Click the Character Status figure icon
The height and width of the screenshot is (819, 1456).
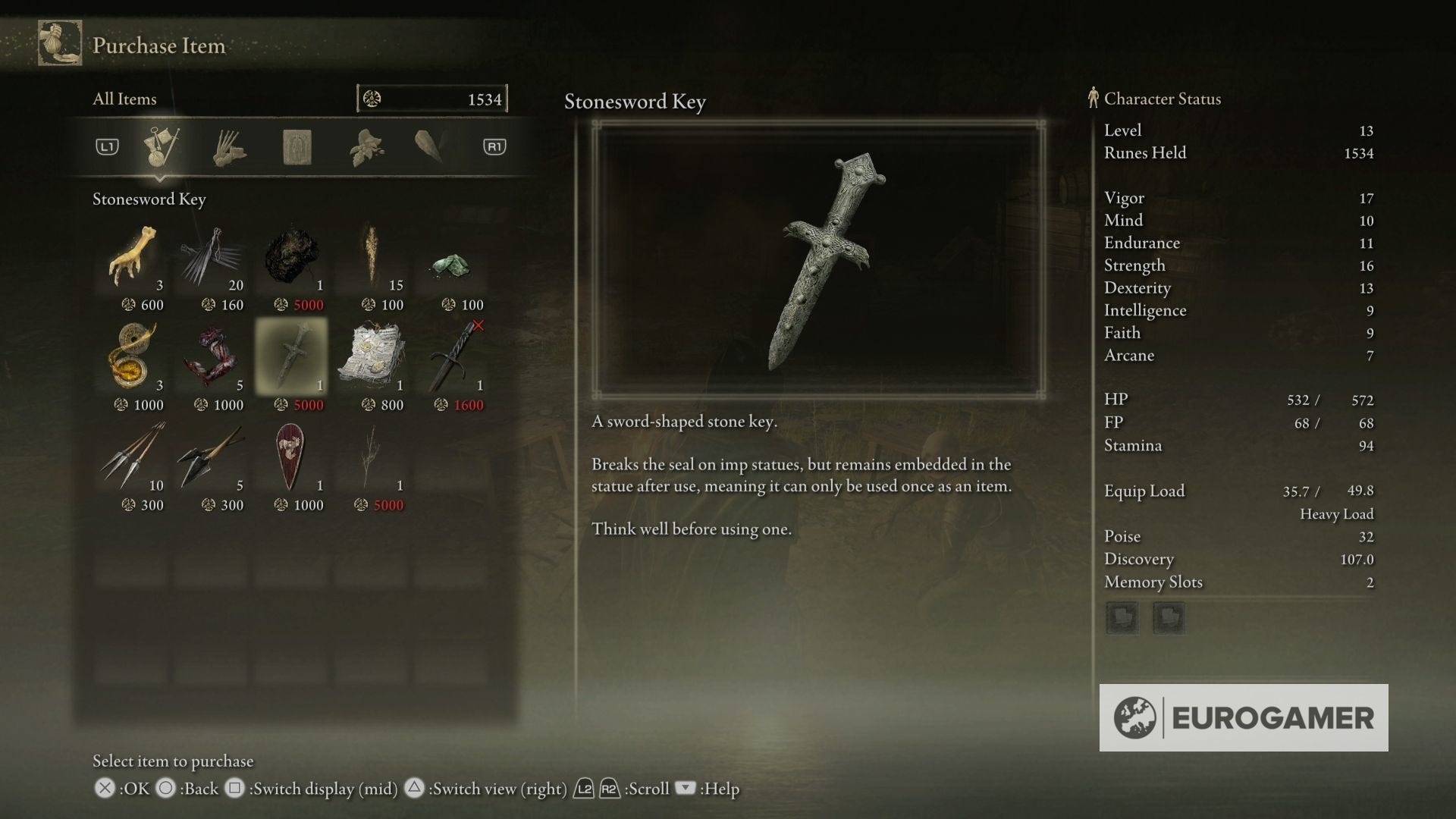click(1093, 98)
